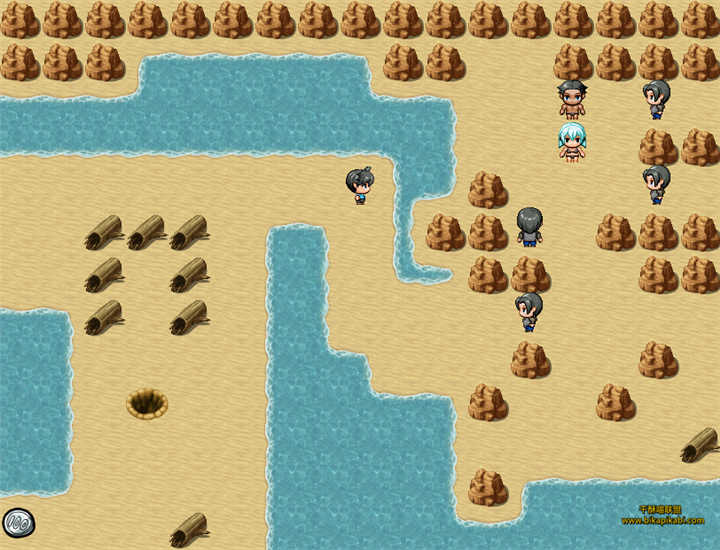Viewport: 720px width, 550px height.
Task: Click the round silver coin icon
Action: (18, 522)
